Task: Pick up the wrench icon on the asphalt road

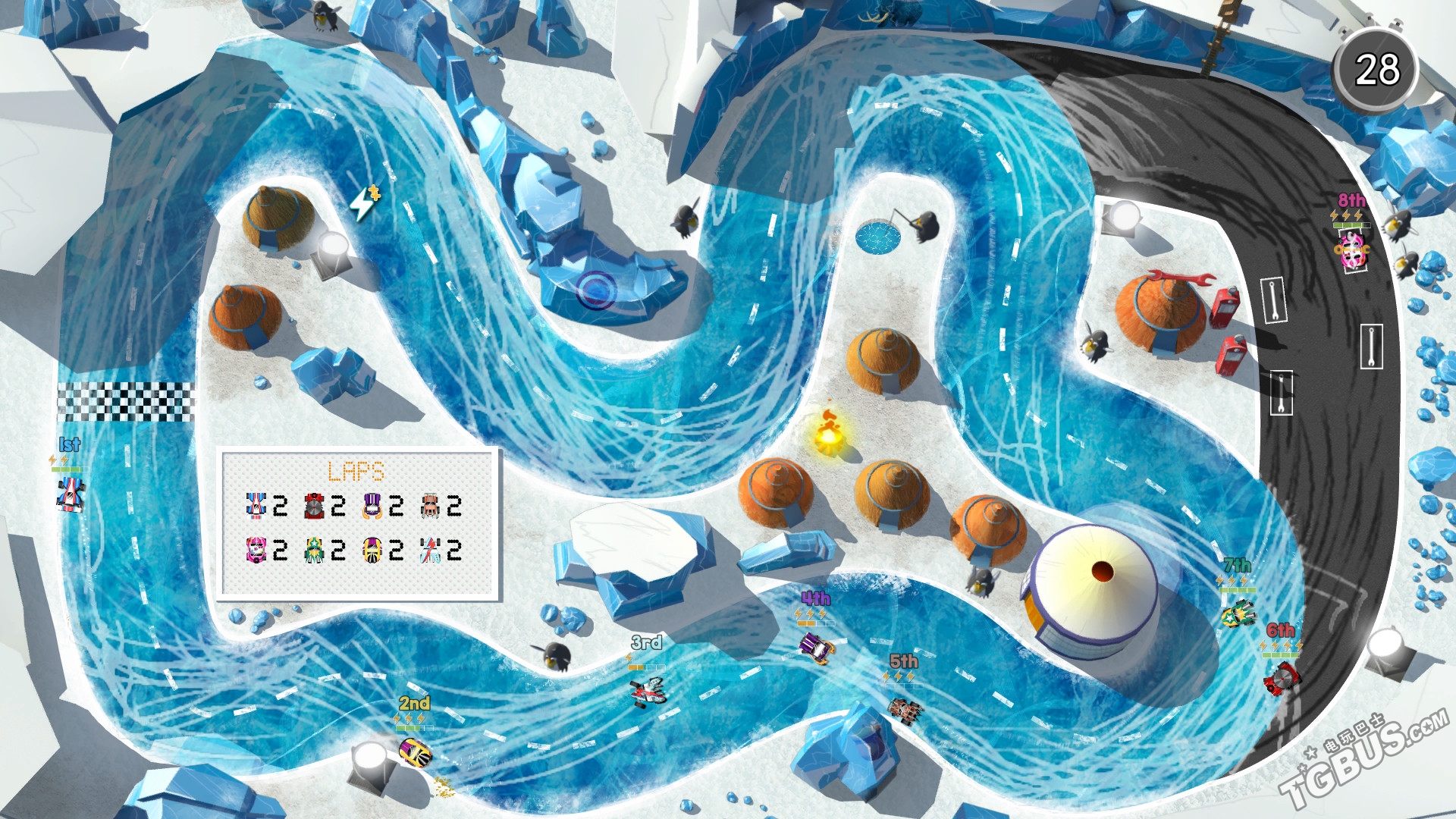Action: tap(1275, 301)
